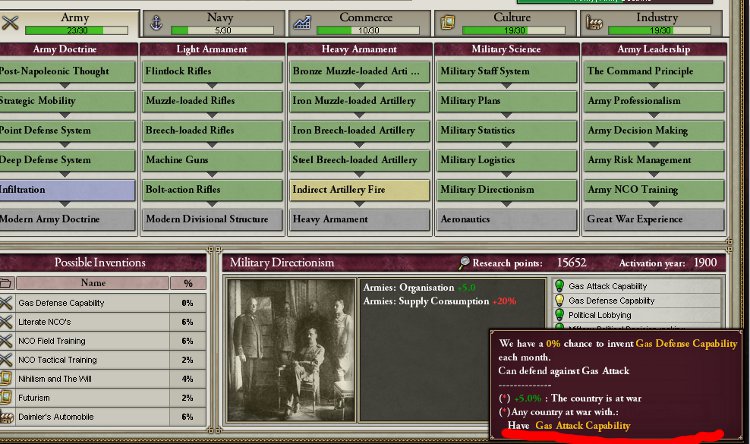Open the Commerce technology tab
Viewport: 750px width, 444px height.
[x=358, y=23]
